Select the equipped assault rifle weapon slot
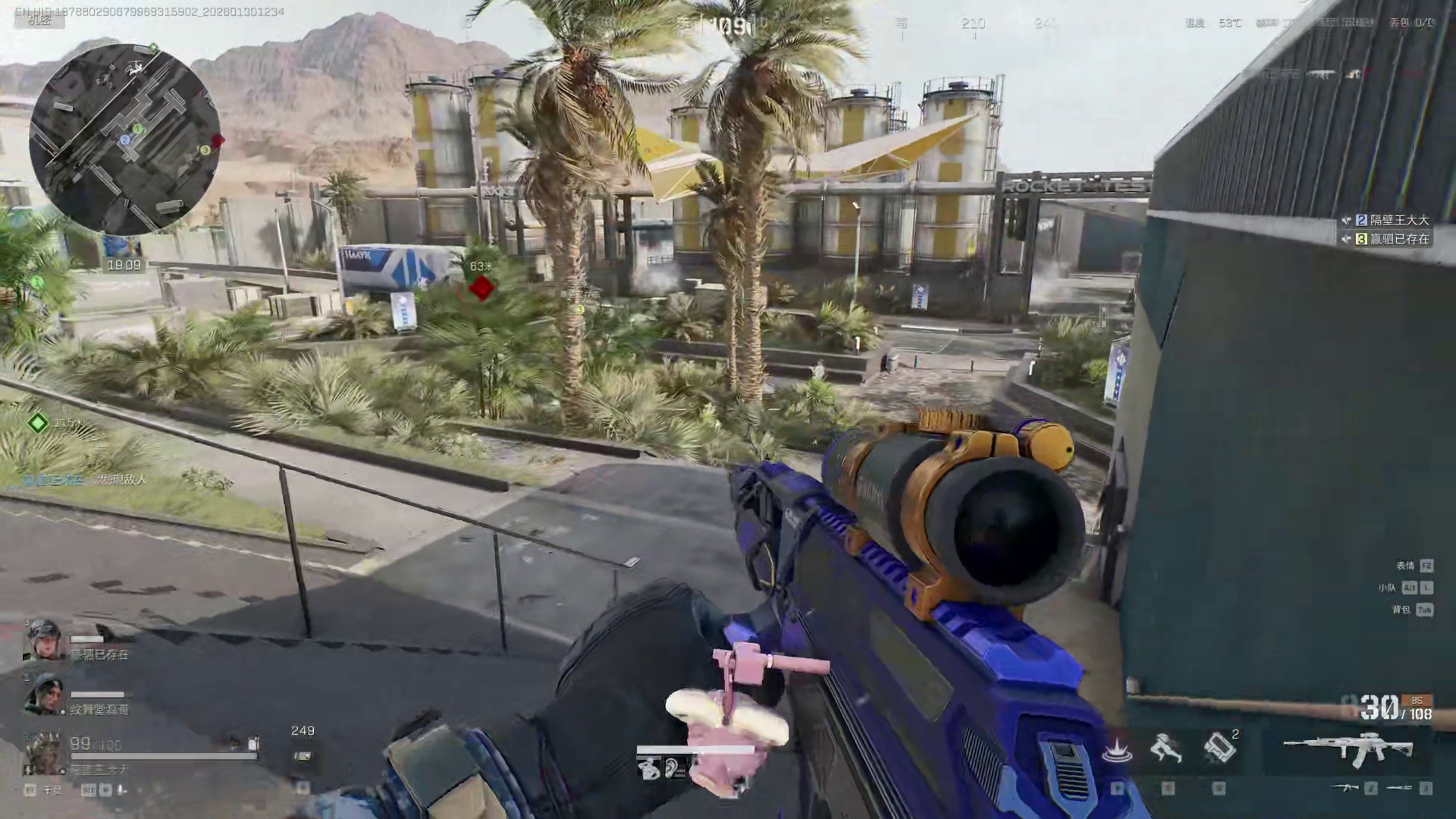This screenshot has width=1456, height=819. (1348, 748)
